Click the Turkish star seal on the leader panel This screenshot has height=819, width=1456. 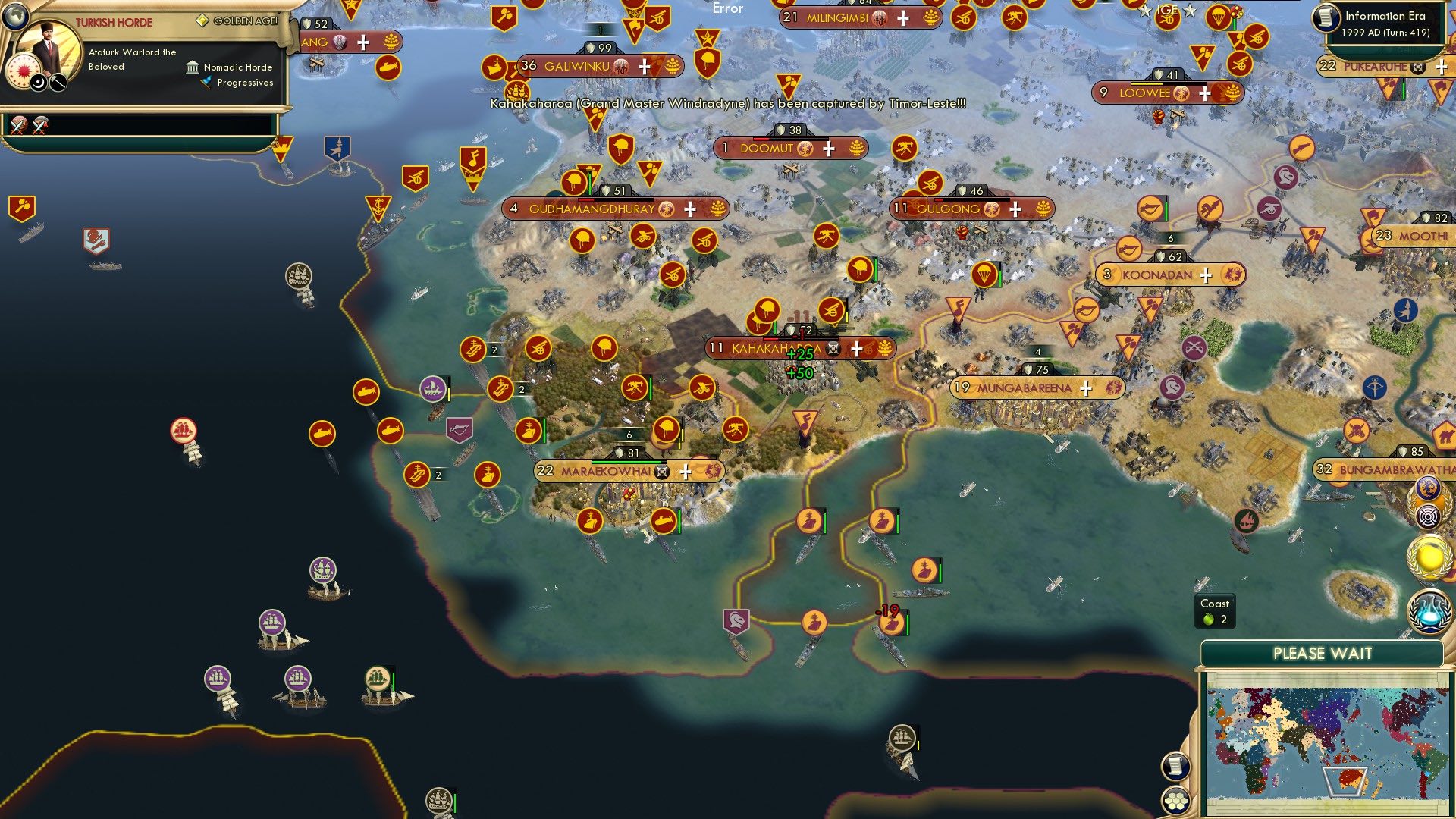point(24,71)
